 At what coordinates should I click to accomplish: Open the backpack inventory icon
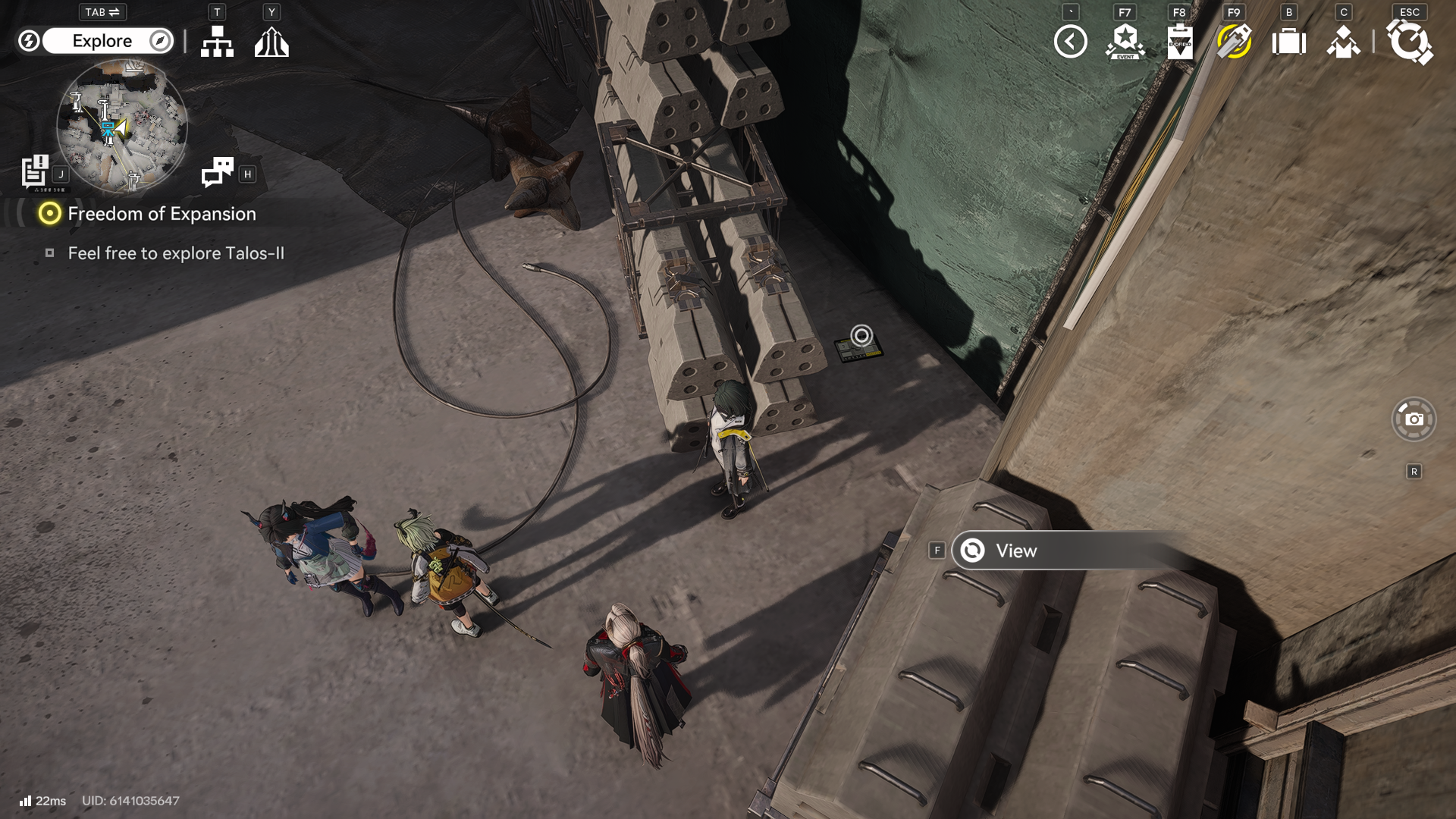pyautogui.click(x=1288, y=42)
